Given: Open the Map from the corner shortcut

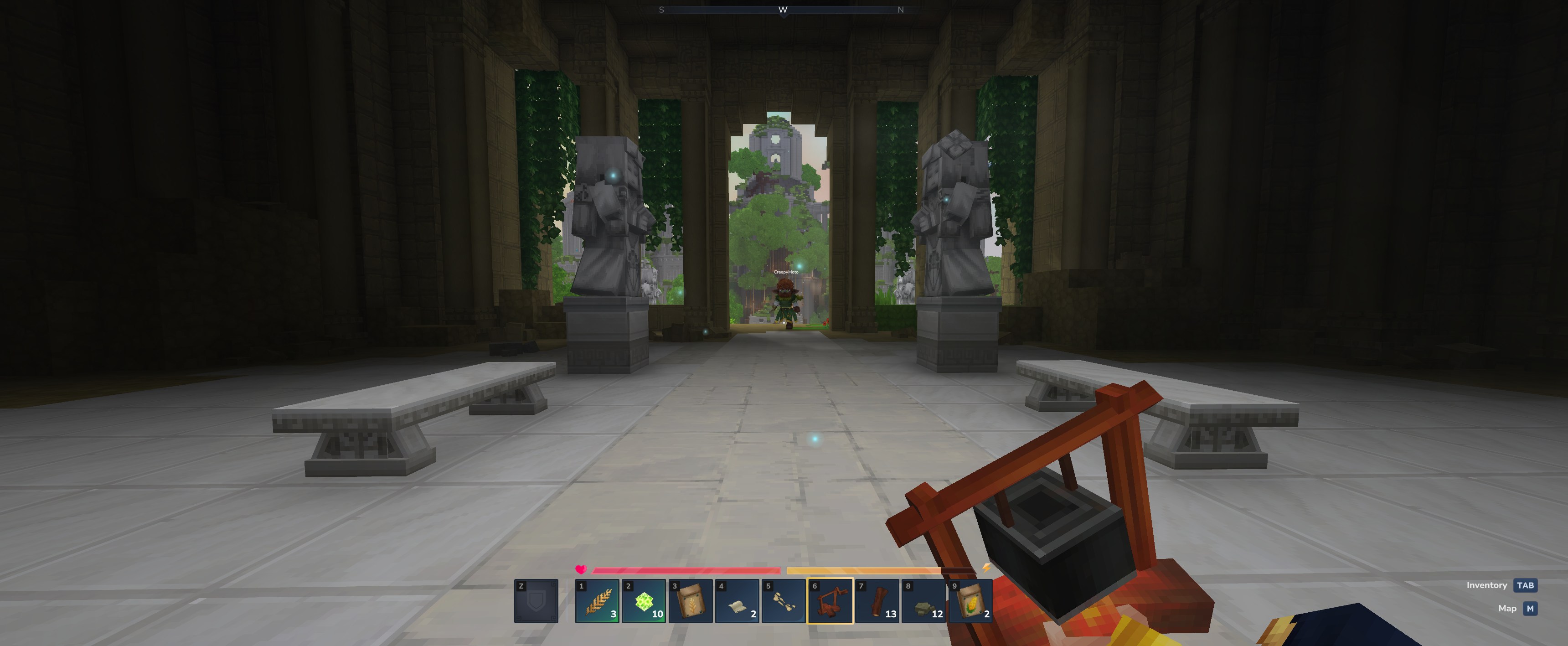Looking at the screenshot, I should click(1529, 608).
